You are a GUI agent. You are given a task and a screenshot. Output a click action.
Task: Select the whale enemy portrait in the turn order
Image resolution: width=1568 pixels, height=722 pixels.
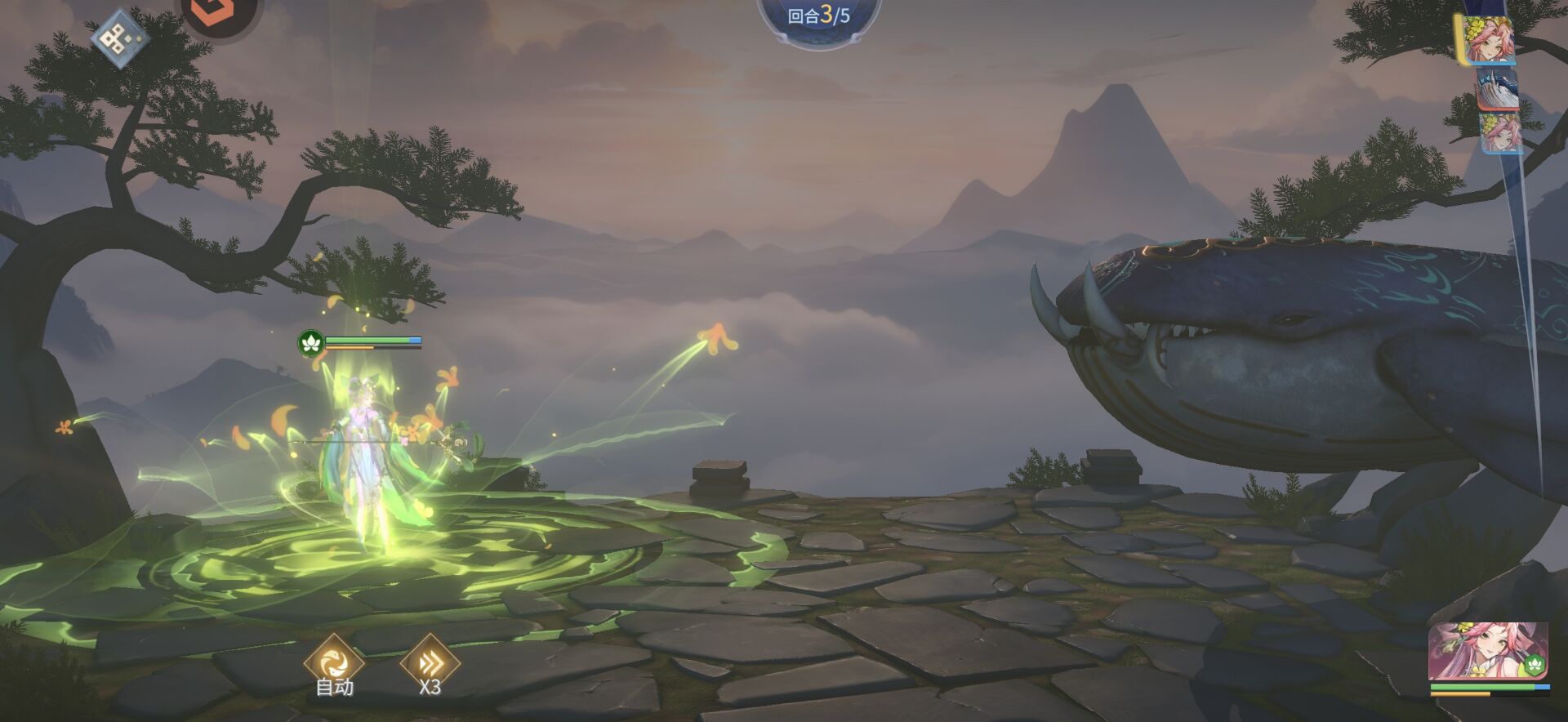click(1498, 88)
